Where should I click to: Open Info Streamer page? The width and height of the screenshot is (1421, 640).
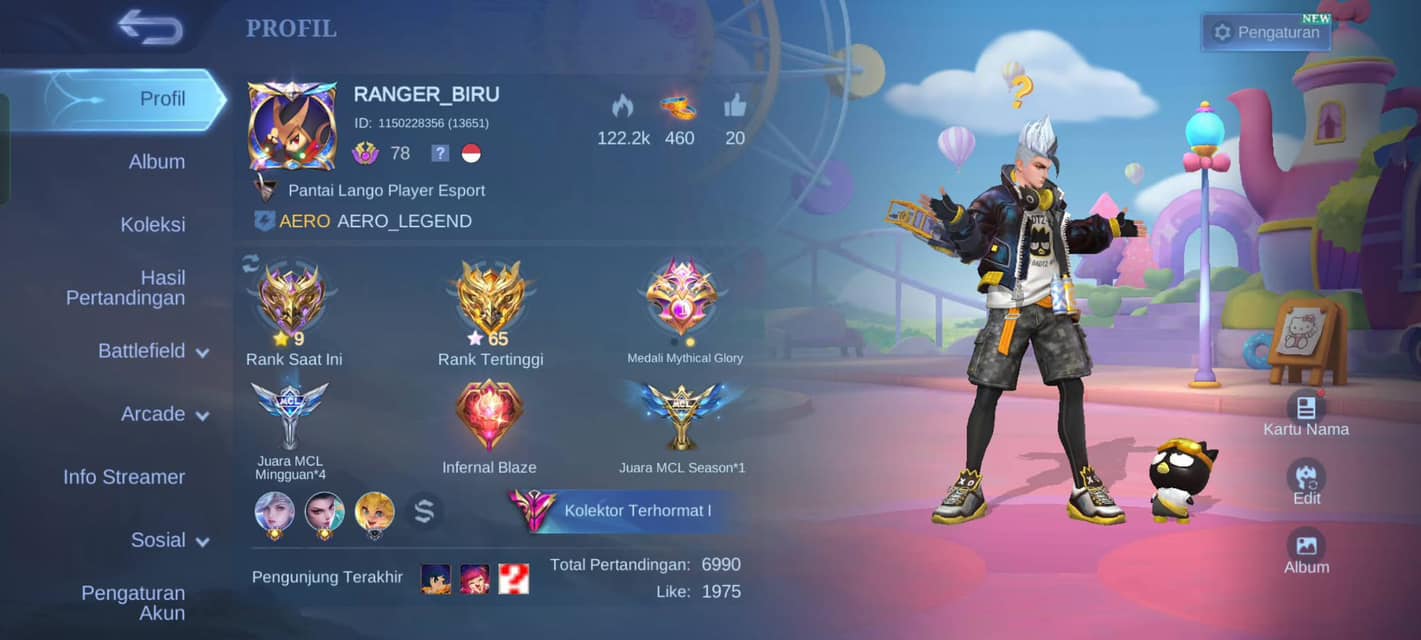124,477
